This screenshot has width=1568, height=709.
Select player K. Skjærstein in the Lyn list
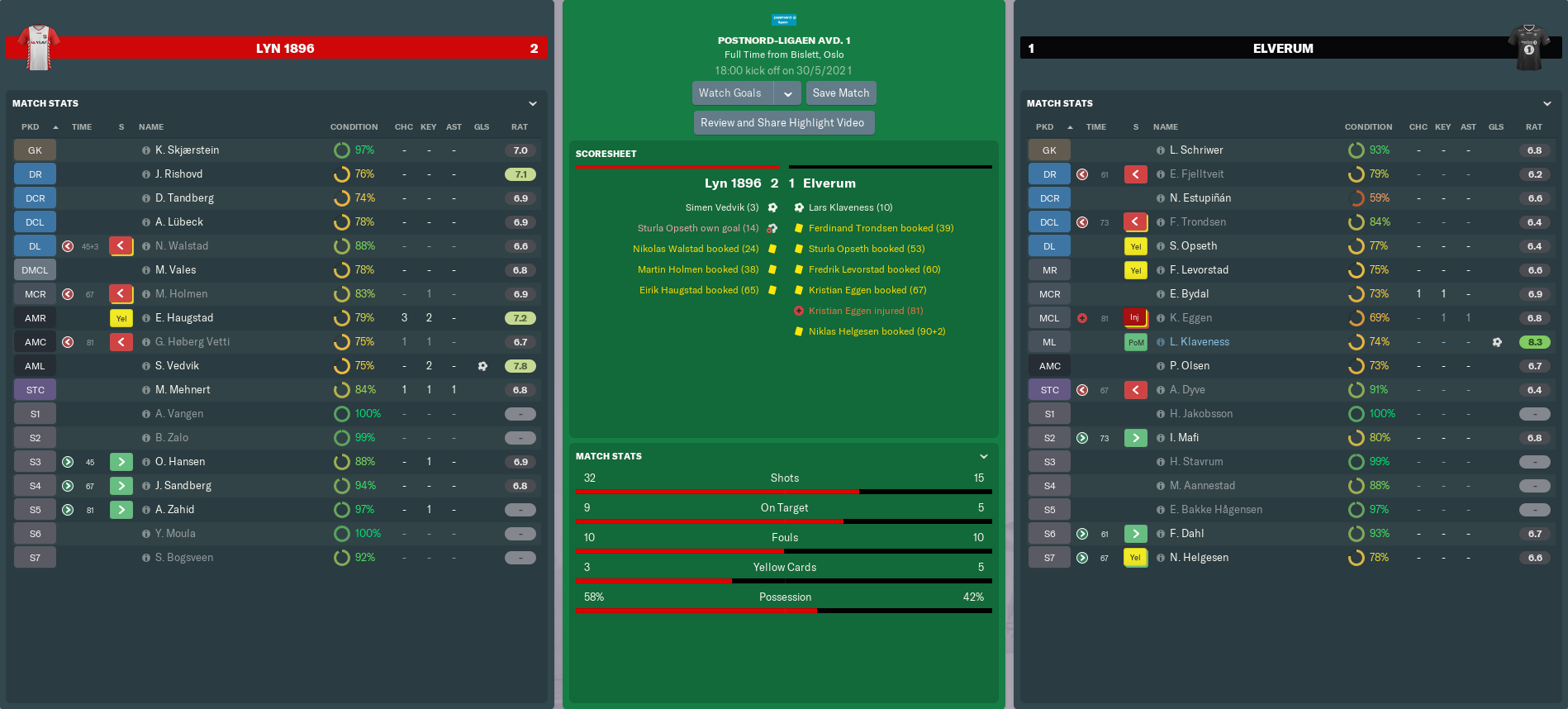point(188,150)
